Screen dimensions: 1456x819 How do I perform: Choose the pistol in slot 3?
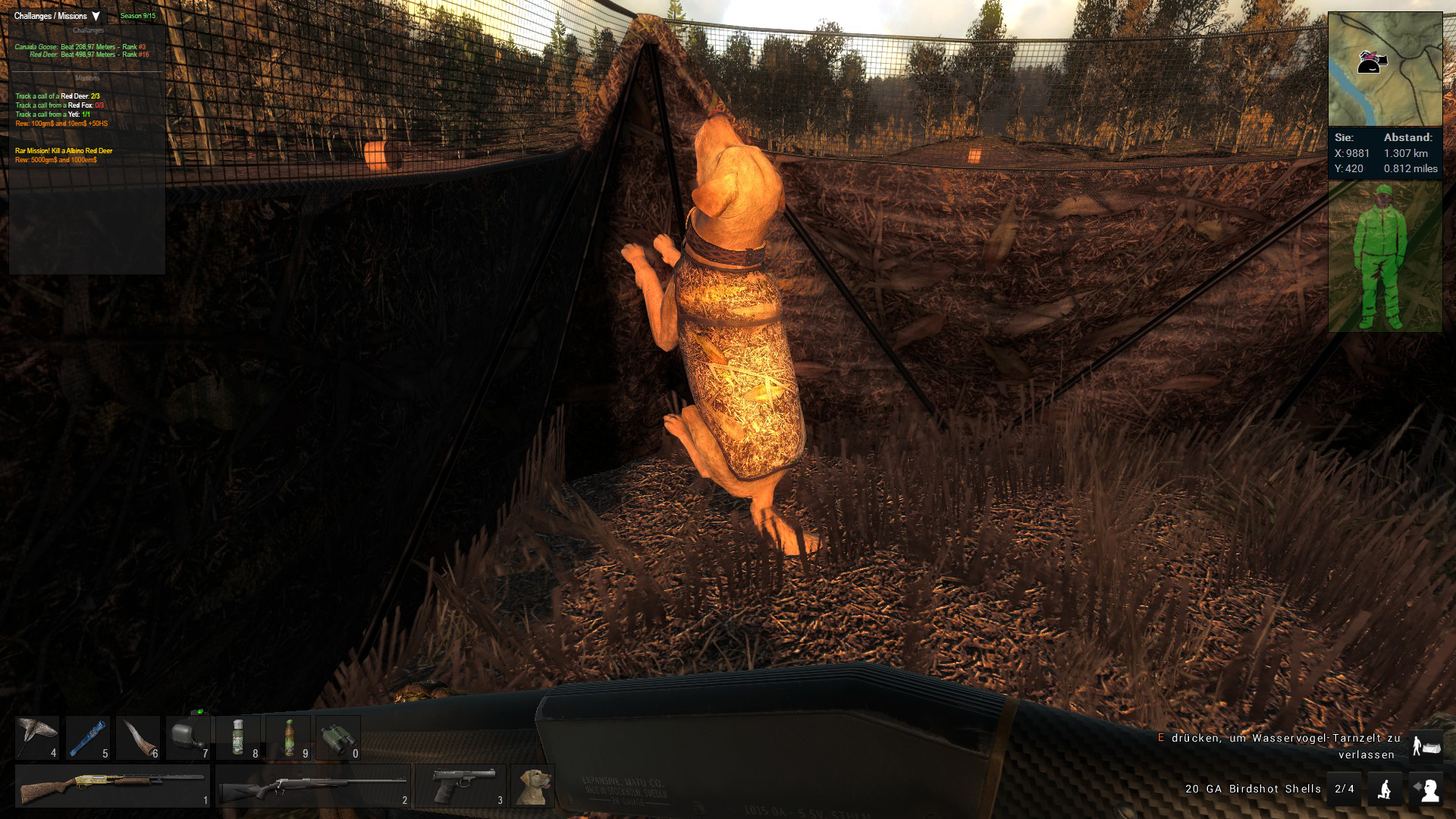pyautogui.click(x=460, y=786)
